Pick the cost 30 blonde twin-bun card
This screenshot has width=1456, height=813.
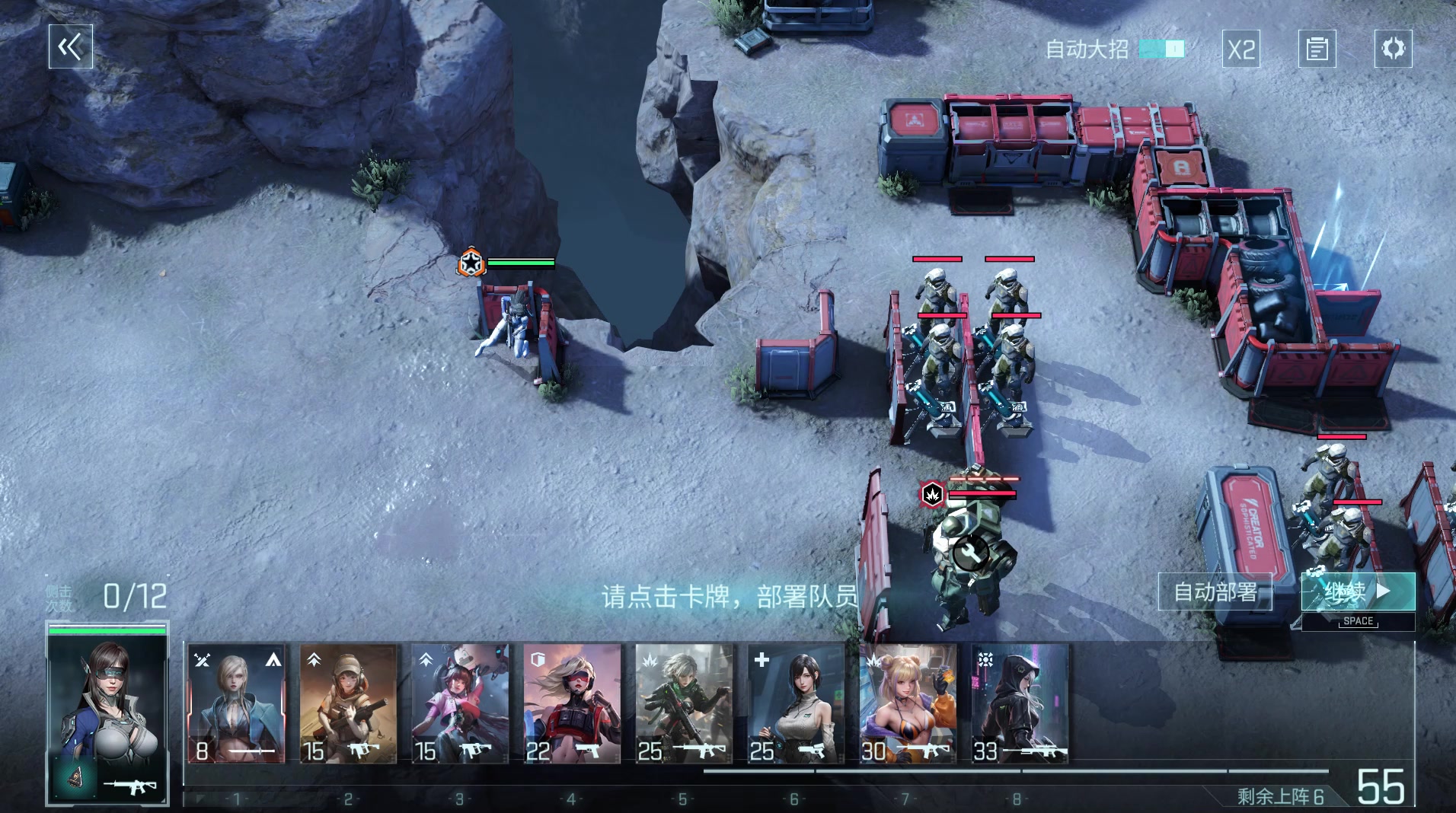tap(908, 703)
